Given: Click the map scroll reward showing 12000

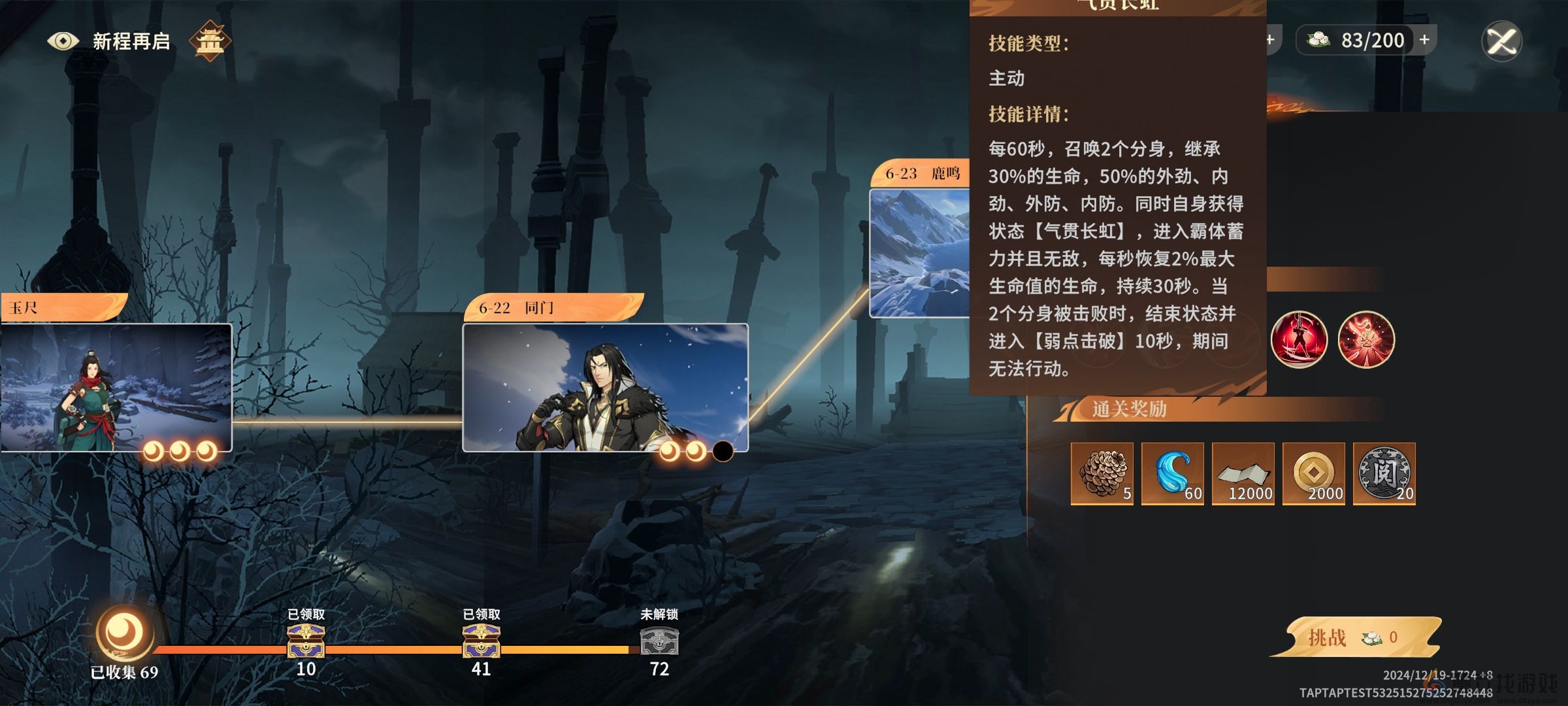Looking at the screenshot, I should [1244, 475].
